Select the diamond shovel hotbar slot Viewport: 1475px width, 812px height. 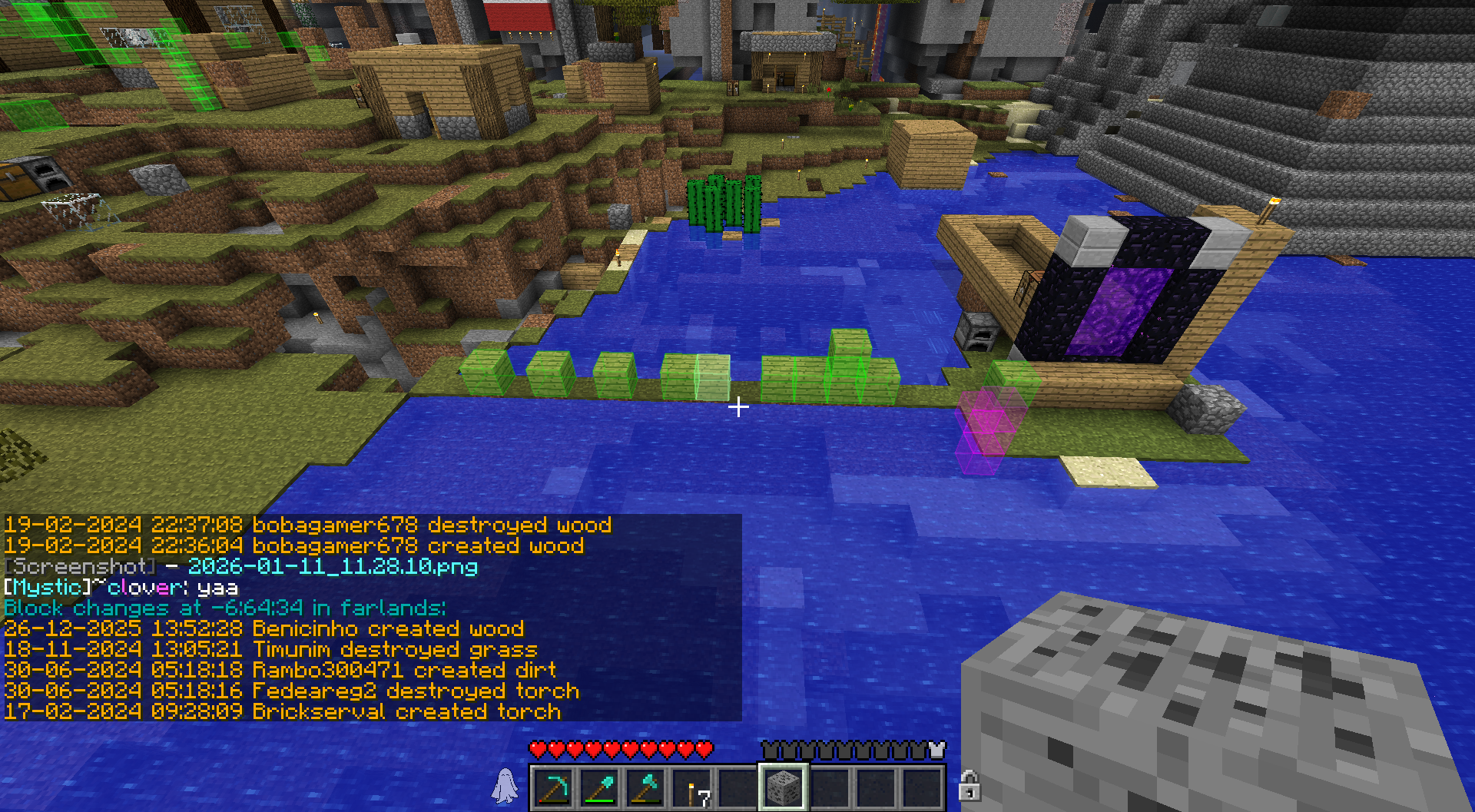tap(599, 788)
